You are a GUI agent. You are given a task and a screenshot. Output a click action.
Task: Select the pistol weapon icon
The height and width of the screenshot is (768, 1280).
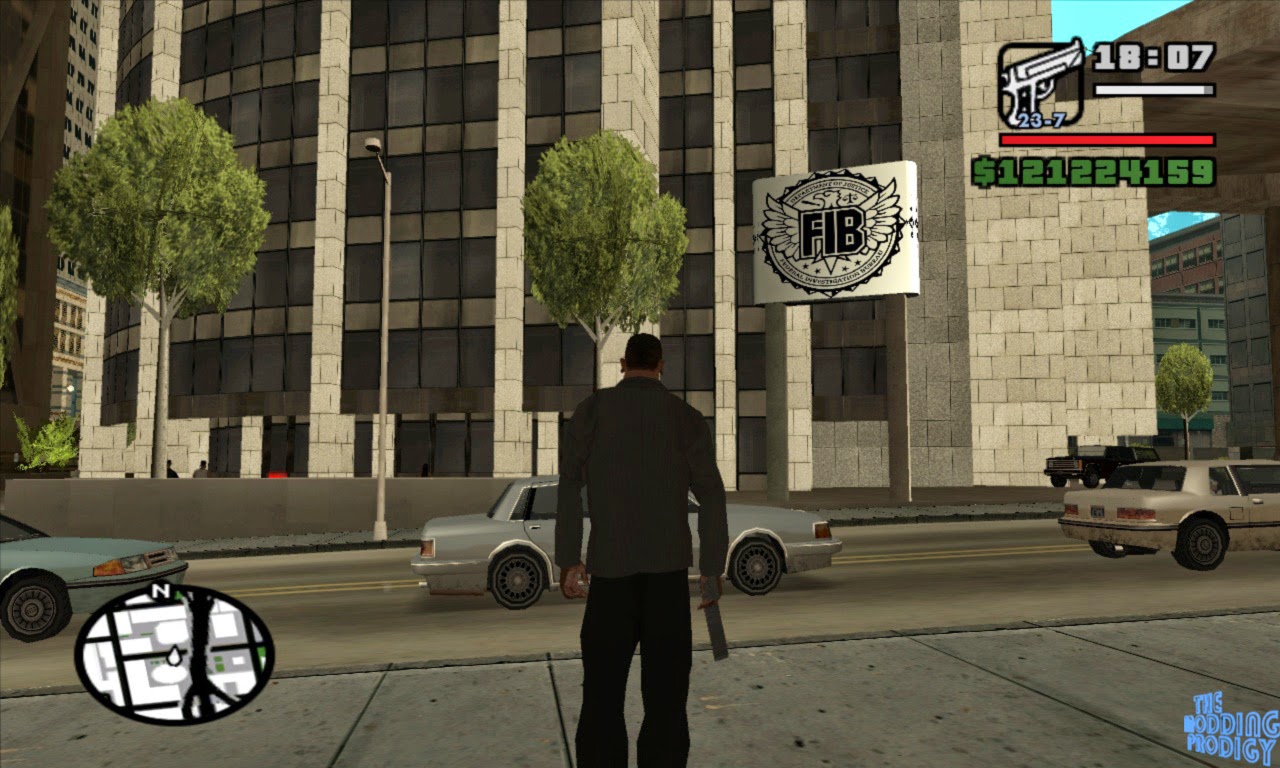[x=1040, y=75]
